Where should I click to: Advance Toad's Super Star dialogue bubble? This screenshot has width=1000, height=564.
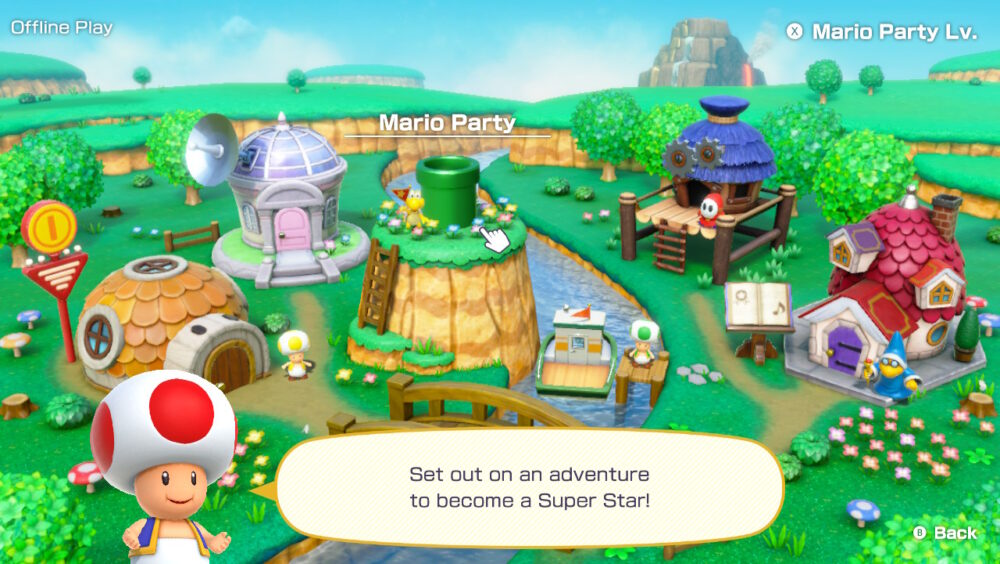(528, 487)
